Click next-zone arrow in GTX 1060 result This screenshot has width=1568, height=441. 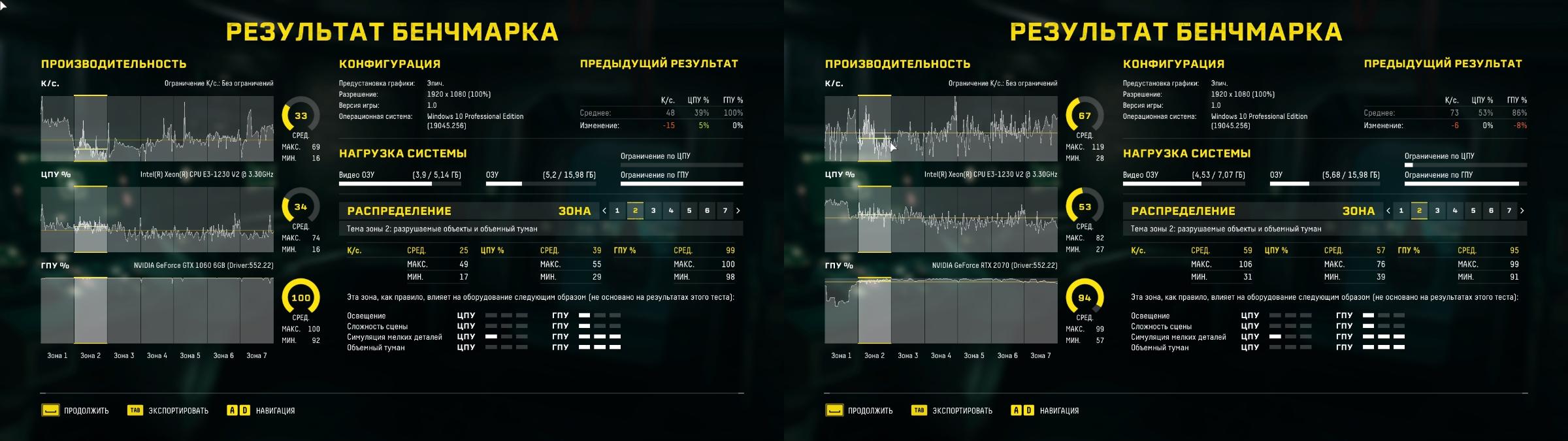point(738,210)
